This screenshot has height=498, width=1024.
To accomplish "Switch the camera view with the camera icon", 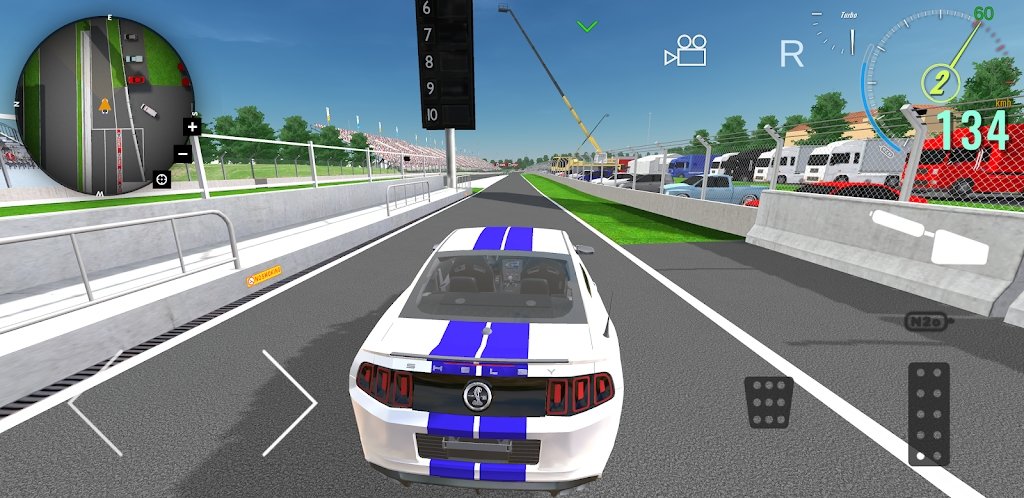I will (686, 52).
